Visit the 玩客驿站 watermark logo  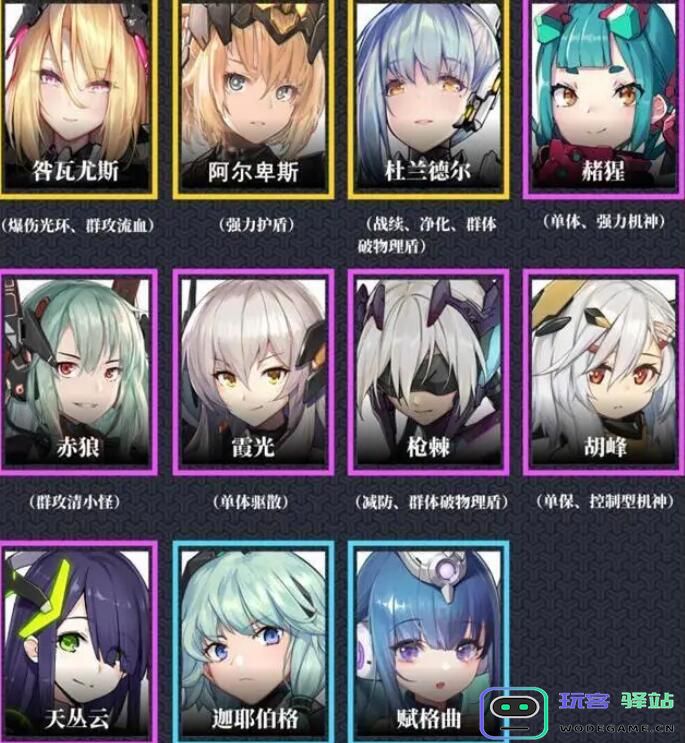point(578,712)
